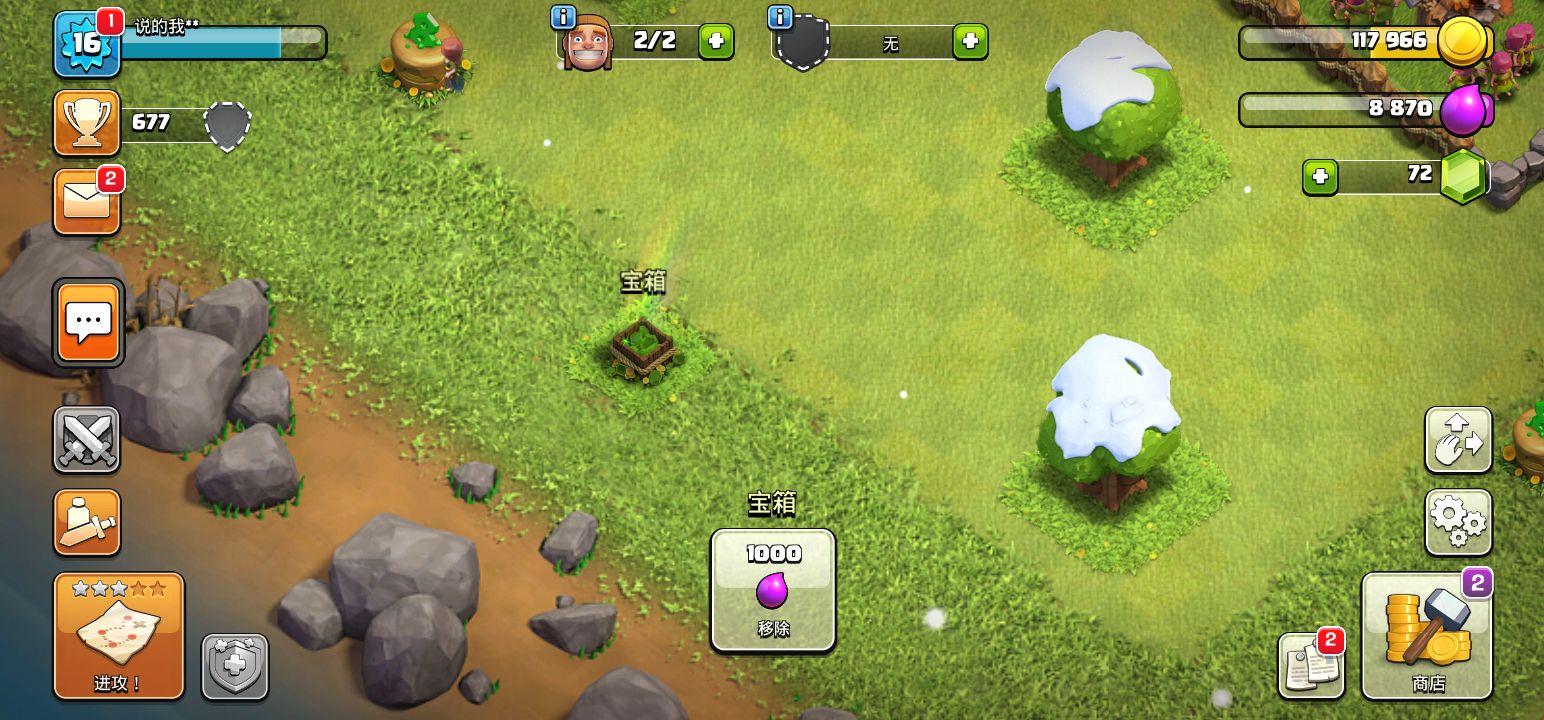Add gems with the green plus
Screen dimensions: 1544x720
tap(1320, 177)
